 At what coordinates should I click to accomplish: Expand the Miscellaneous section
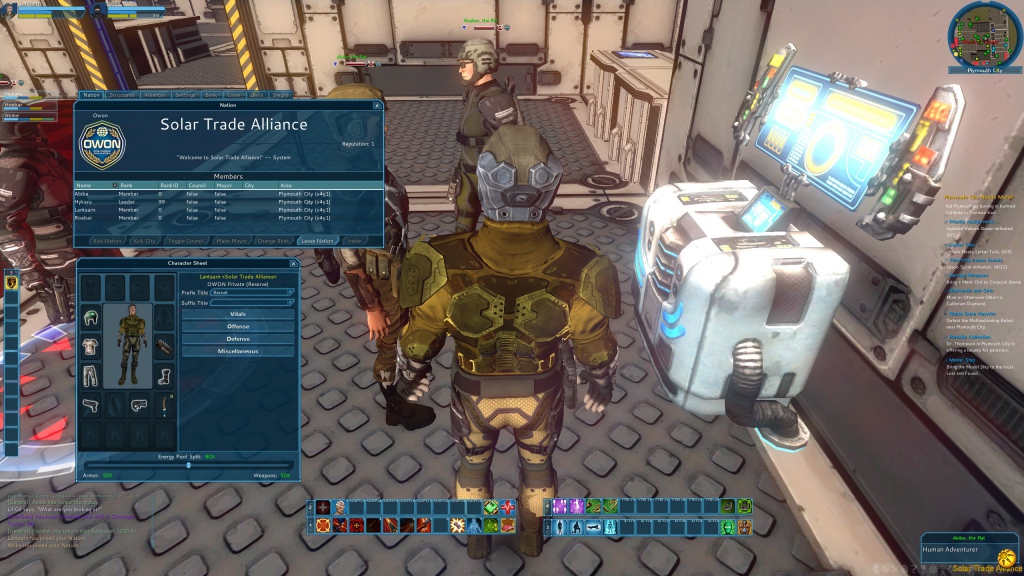[238, 351]
